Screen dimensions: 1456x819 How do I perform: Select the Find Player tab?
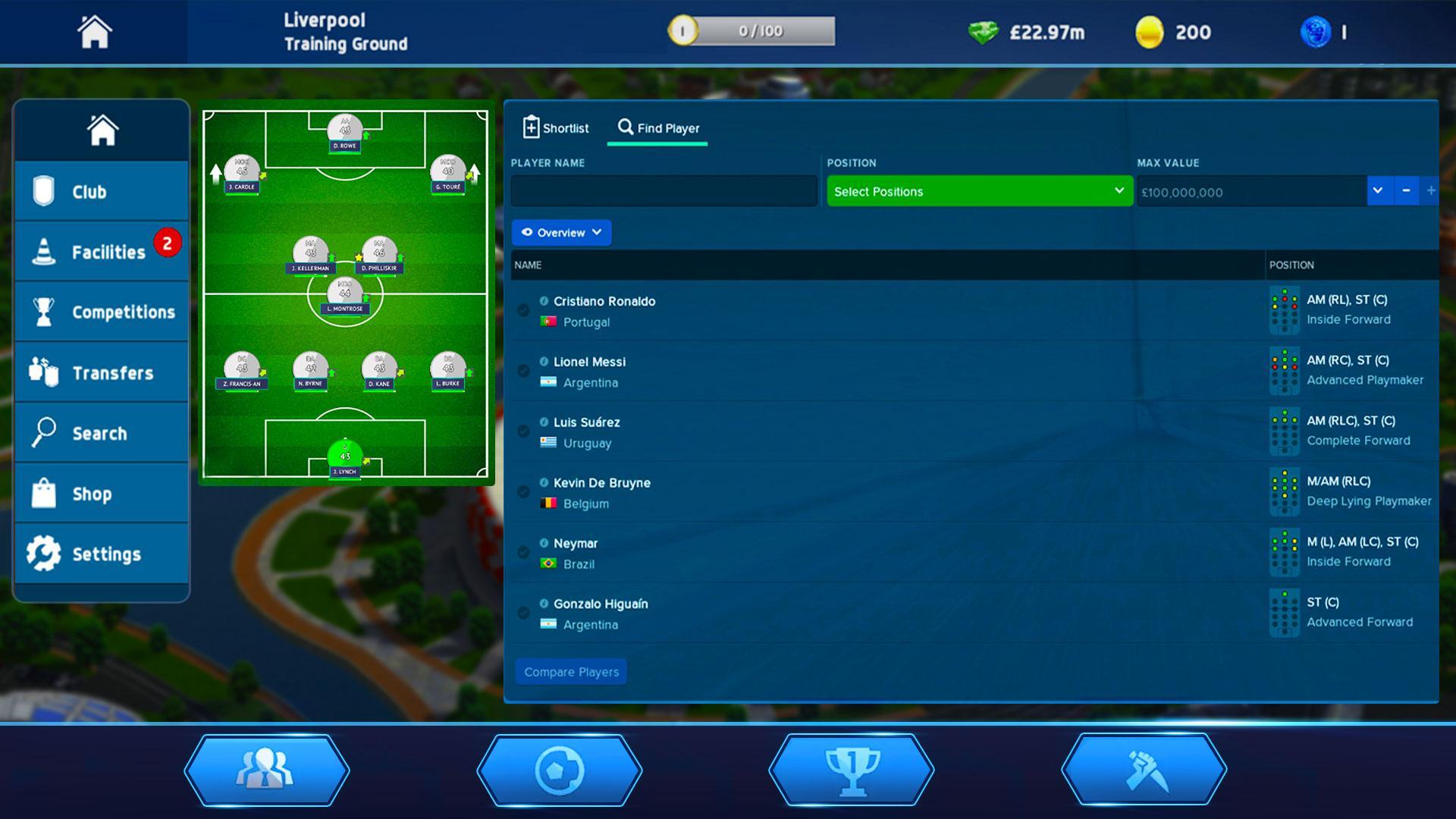[x=657, y=127]
